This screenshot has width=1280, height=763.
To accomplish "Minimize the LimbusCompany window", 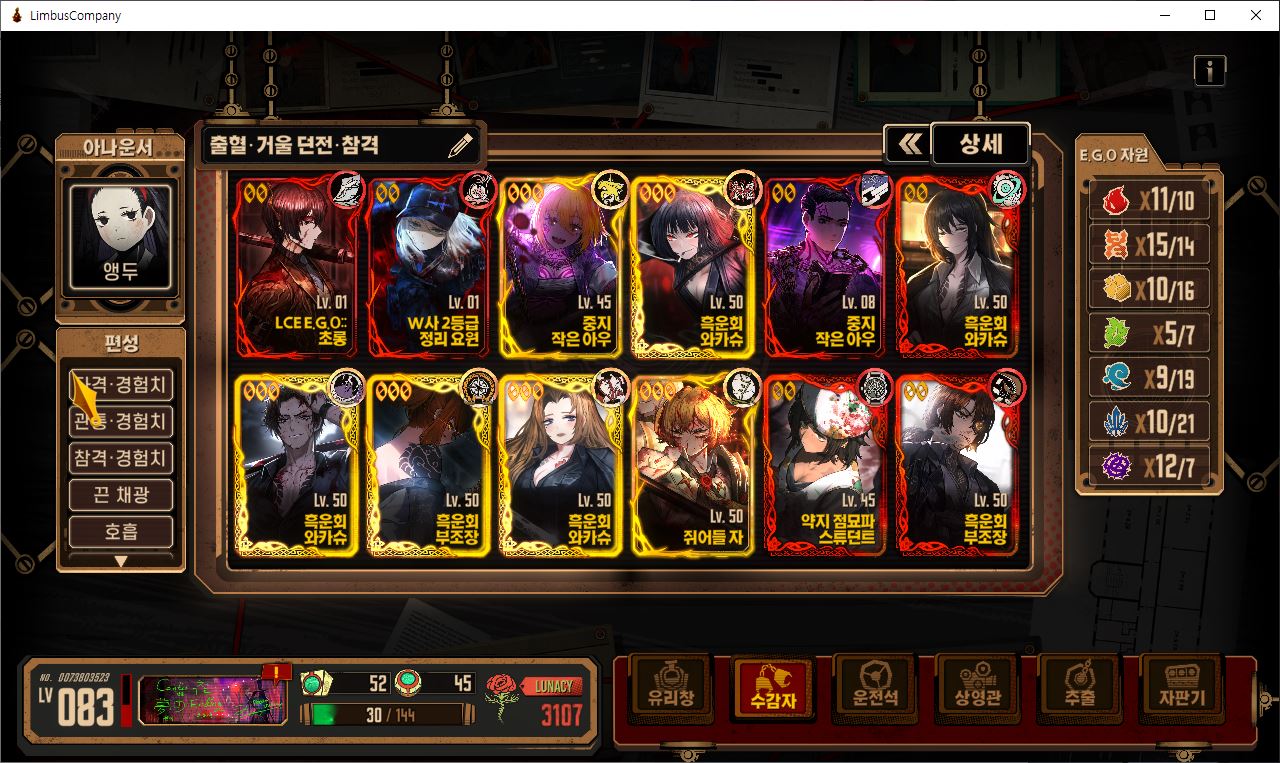I will tap(1164, 15).
